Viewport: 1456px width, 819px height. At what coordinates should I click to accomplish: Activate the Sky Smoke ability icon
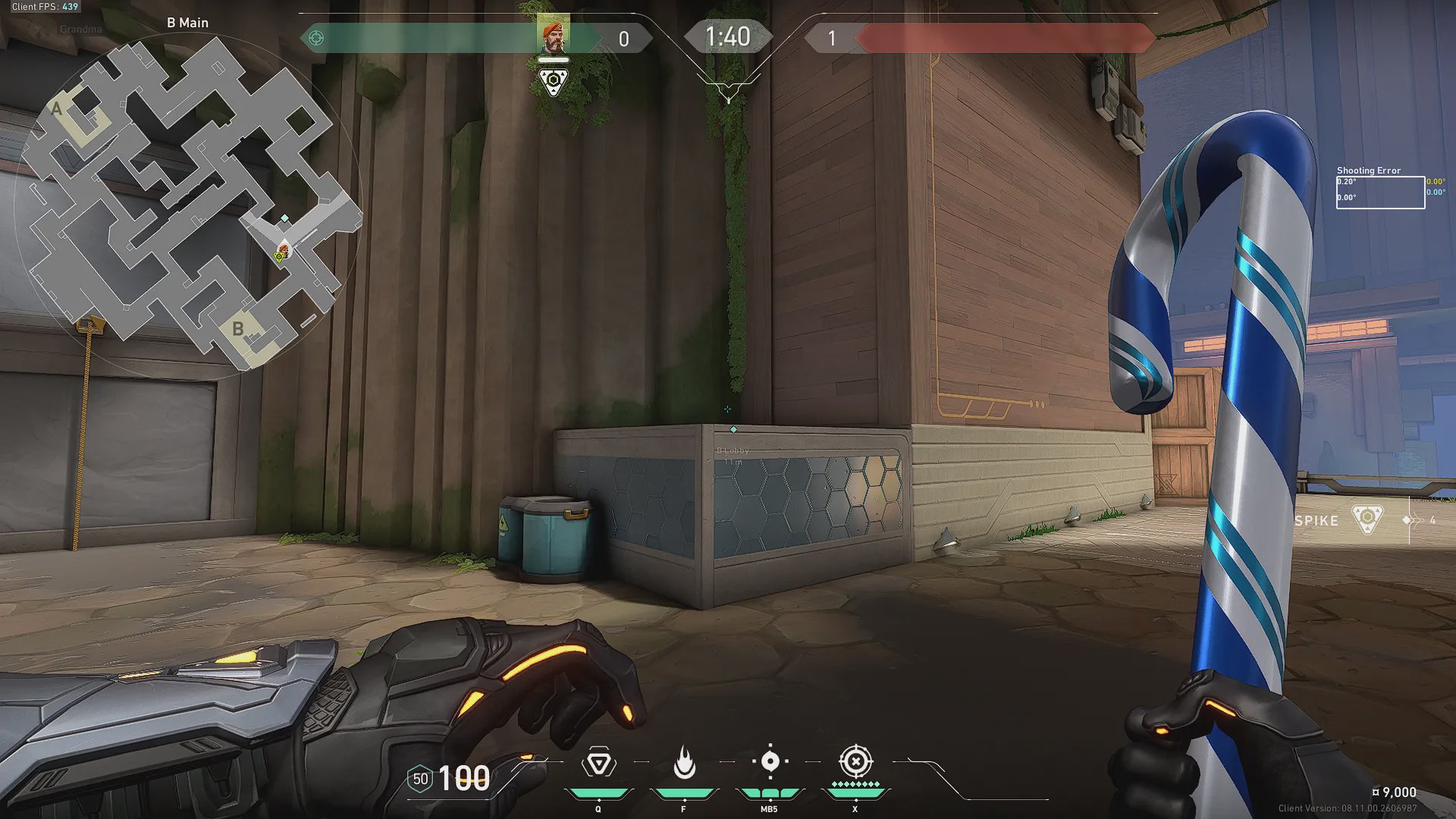770,762
